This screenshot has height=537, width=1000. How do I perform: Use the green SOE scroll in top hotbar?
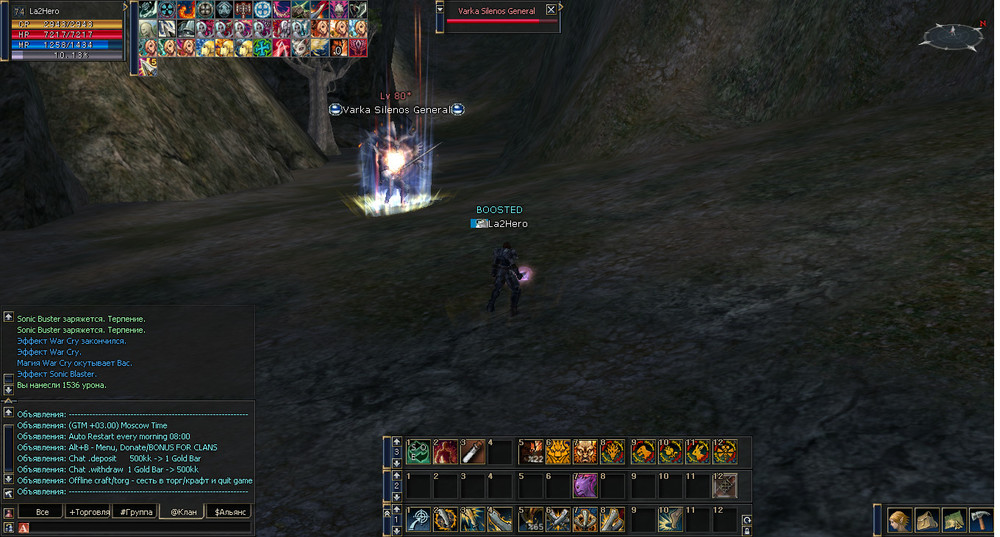tap(419, 452)
